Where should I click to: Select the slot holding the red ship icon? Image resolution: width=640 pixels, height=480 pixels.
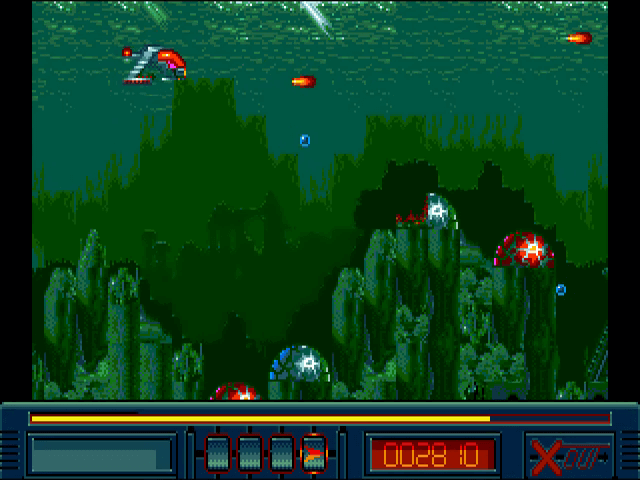click(x=313, y=454)
